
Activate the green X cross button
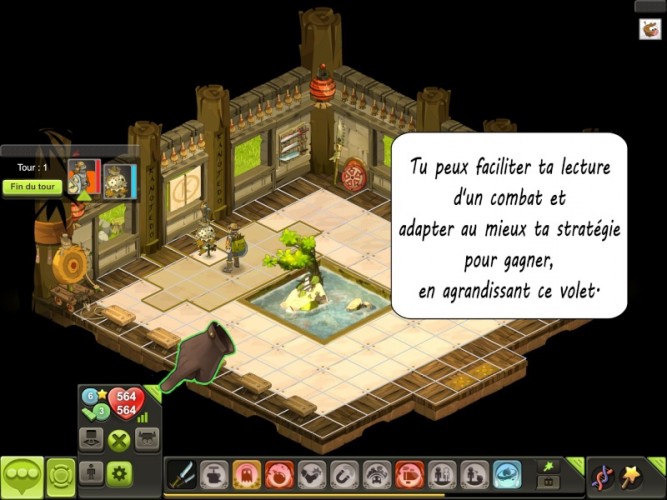tap(120, 440)
